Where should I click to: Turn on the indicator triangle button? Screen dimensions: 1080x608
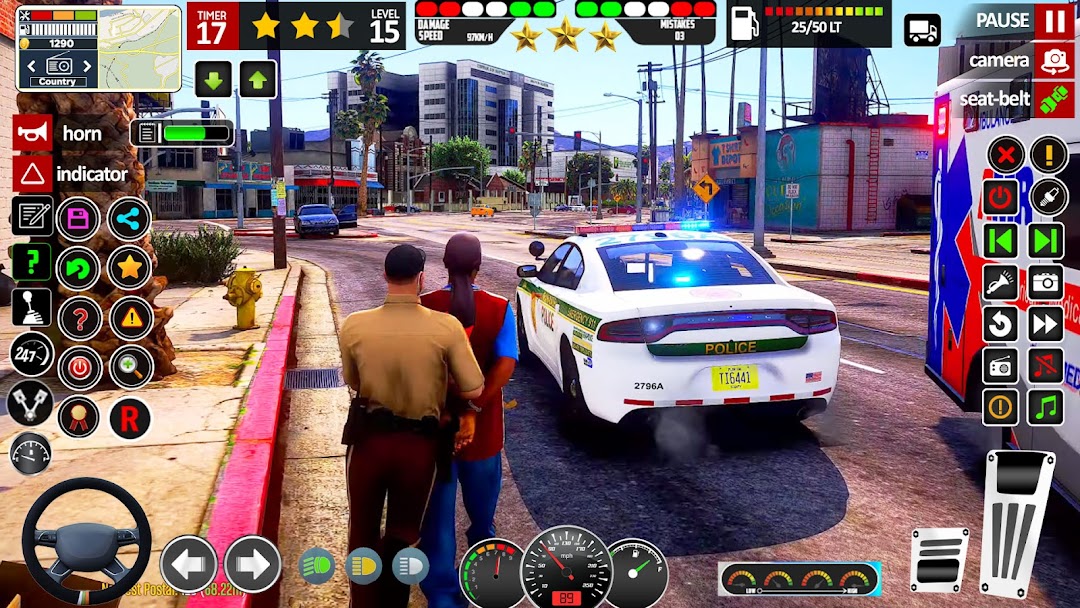tap(33, 174)
